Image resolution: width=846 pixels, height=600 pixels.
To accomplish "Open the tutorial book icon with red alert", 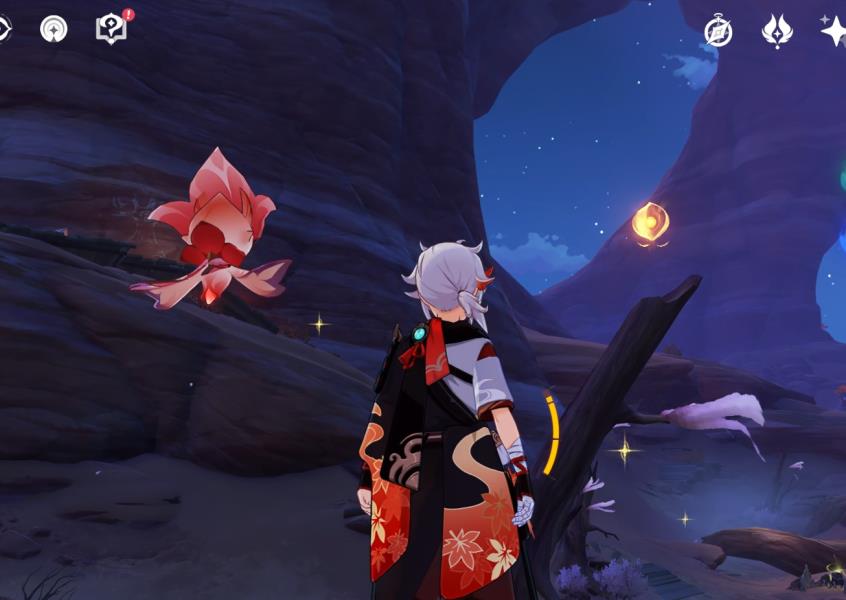I will [111, 29].
